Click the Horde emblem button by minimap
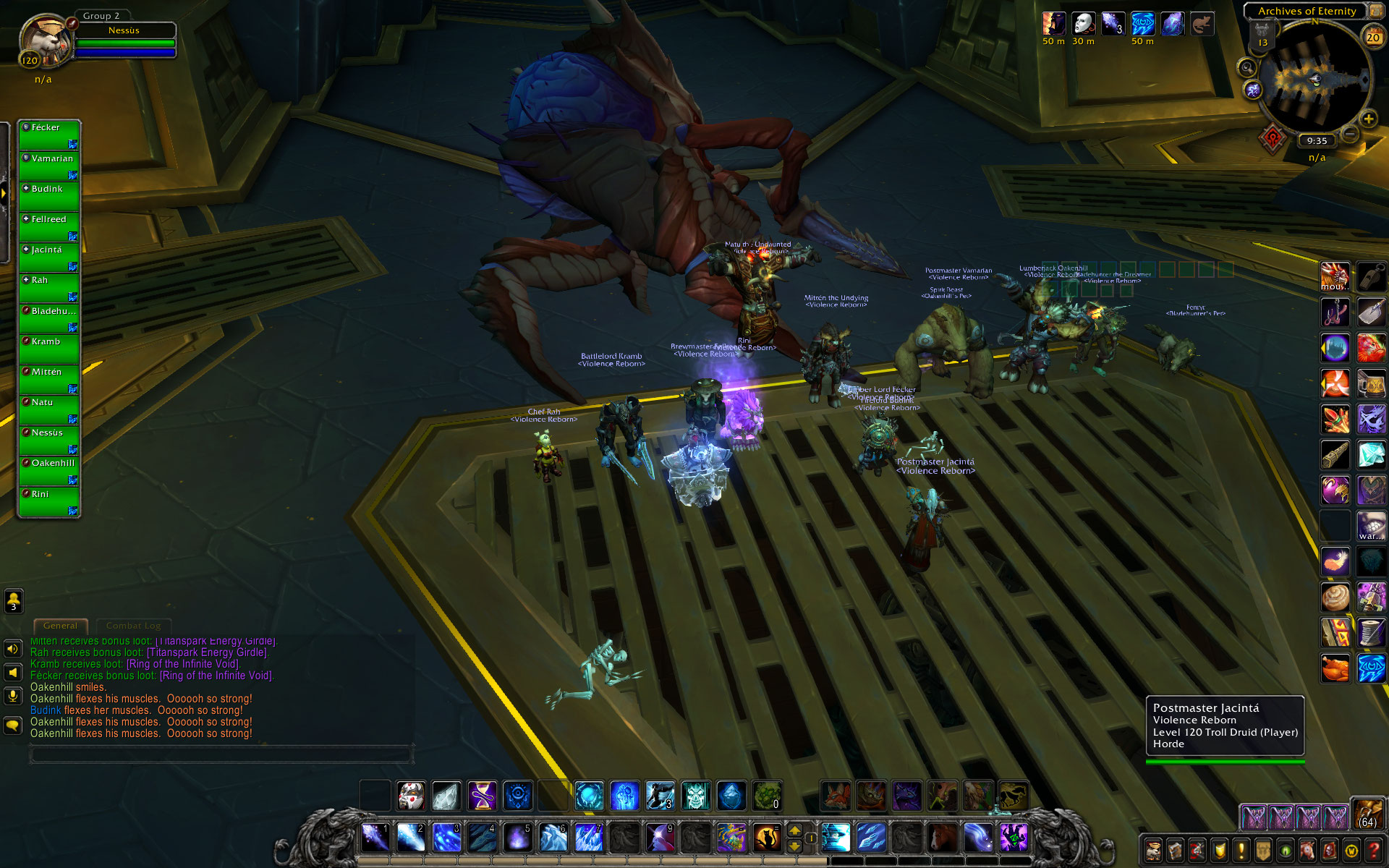The image size is (1389, 868). click(x=1273, y=137)
